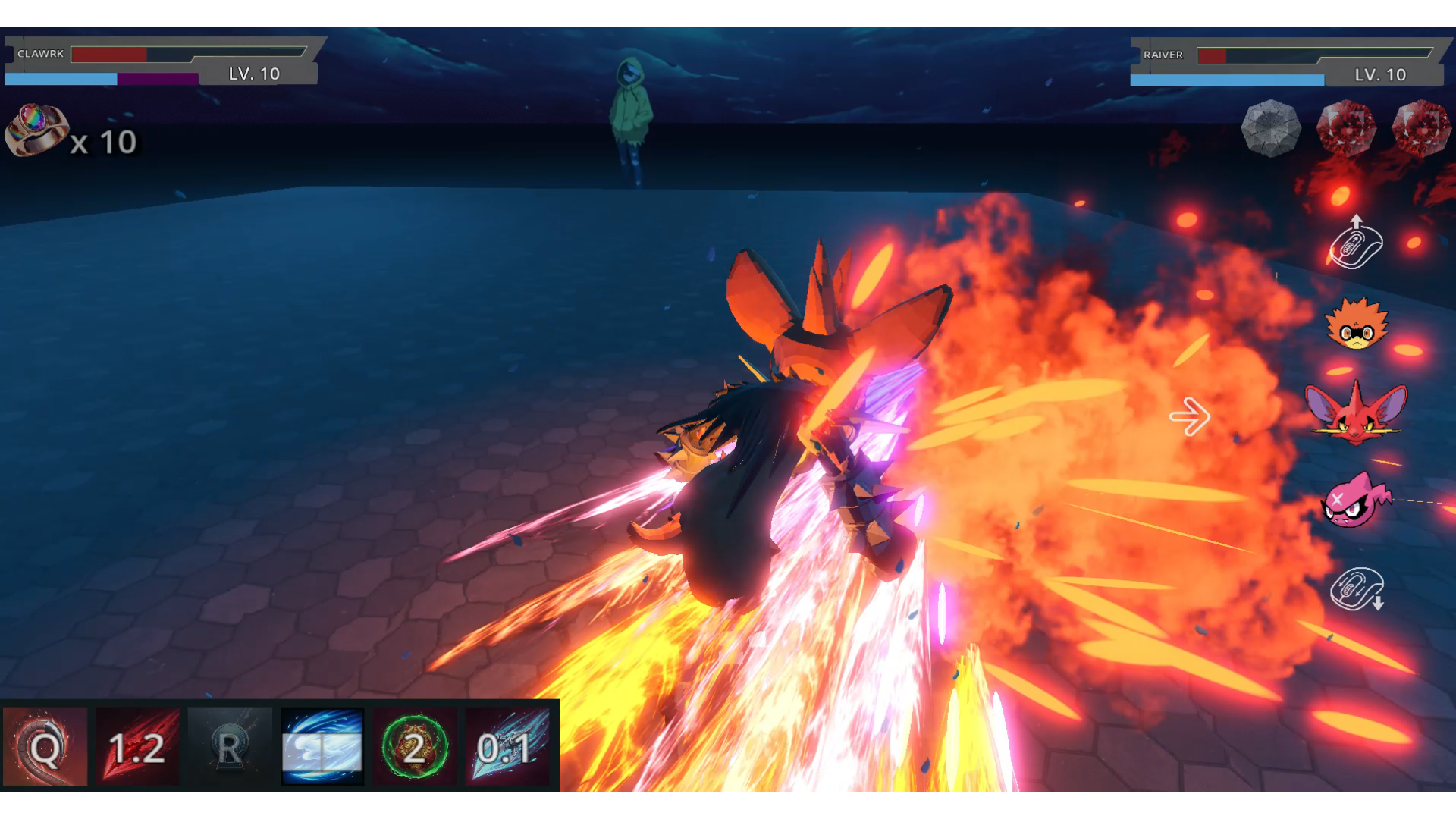
Task: Click the rainbow gem ring item
Action: 36,130
